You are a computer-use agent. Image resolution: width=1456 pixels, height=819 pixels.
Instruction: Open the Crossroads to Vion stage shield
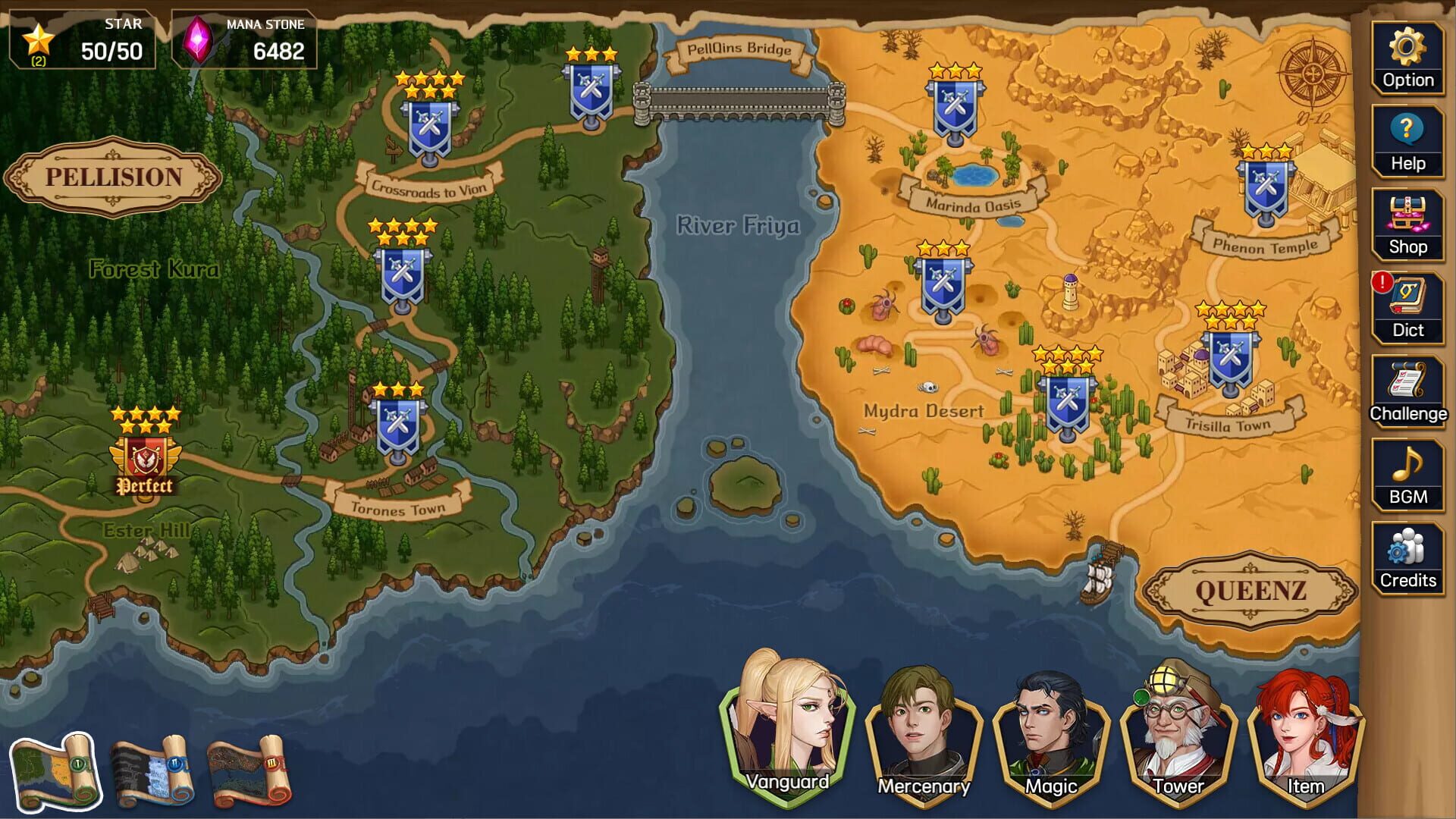click(x=429, y=129)
